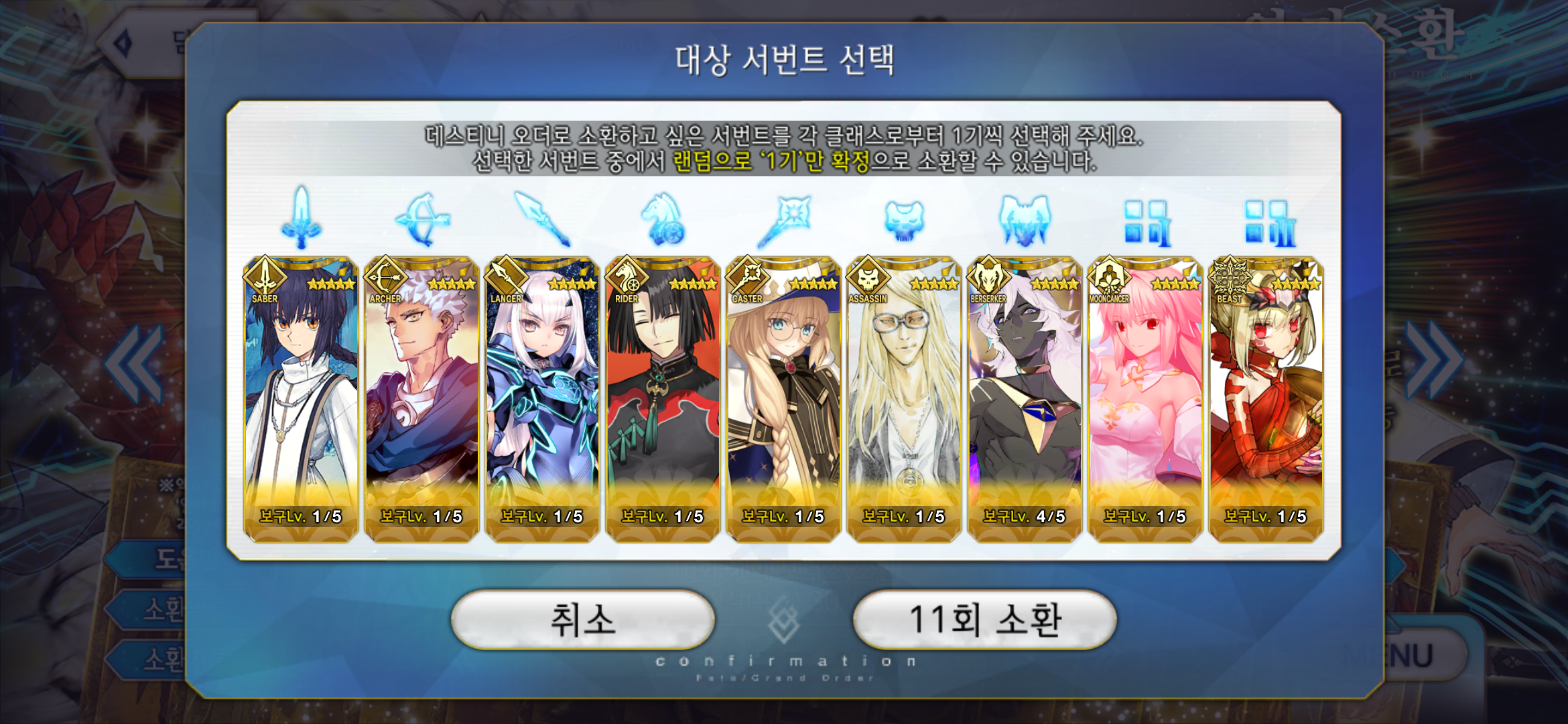The height and width of the screenshot is (724, 1568).
Task: Click the left double-chevron arrow
Action: pyautogui.click(x=135, y=363)
